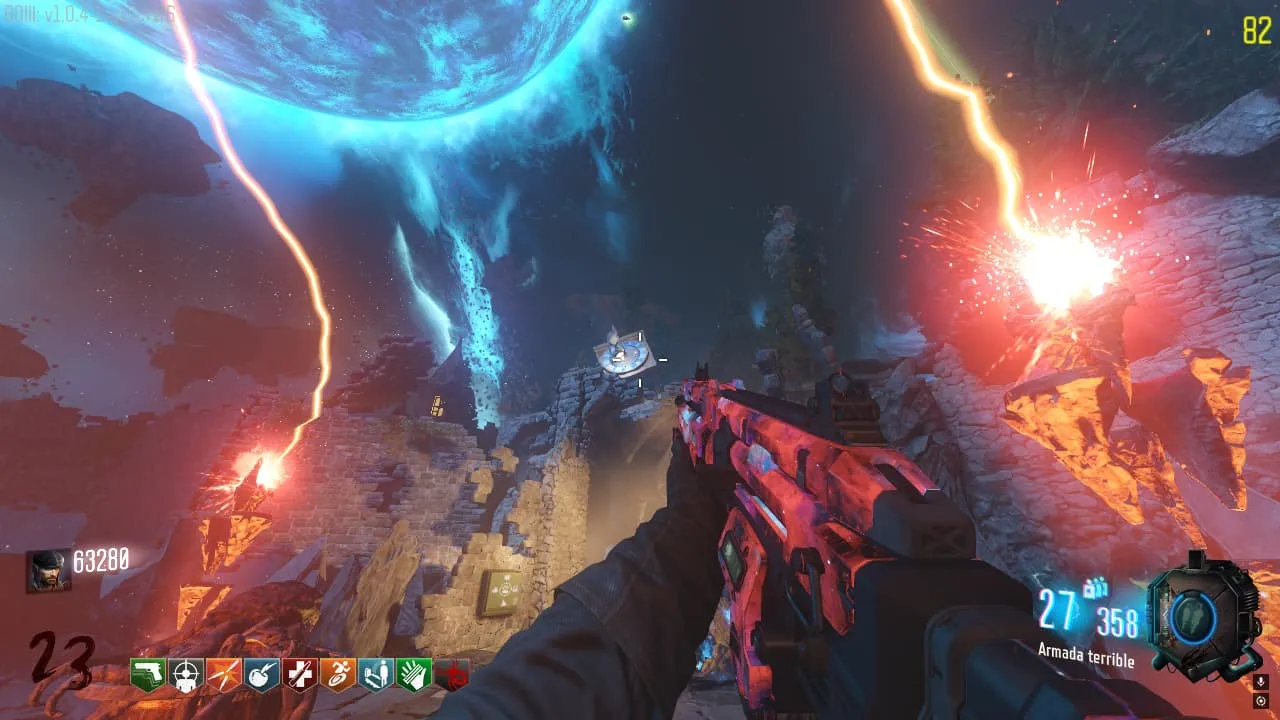1280x720 pixels.
Task: Toggle the microphone overlay icon
Action: tap(1260, 682)
